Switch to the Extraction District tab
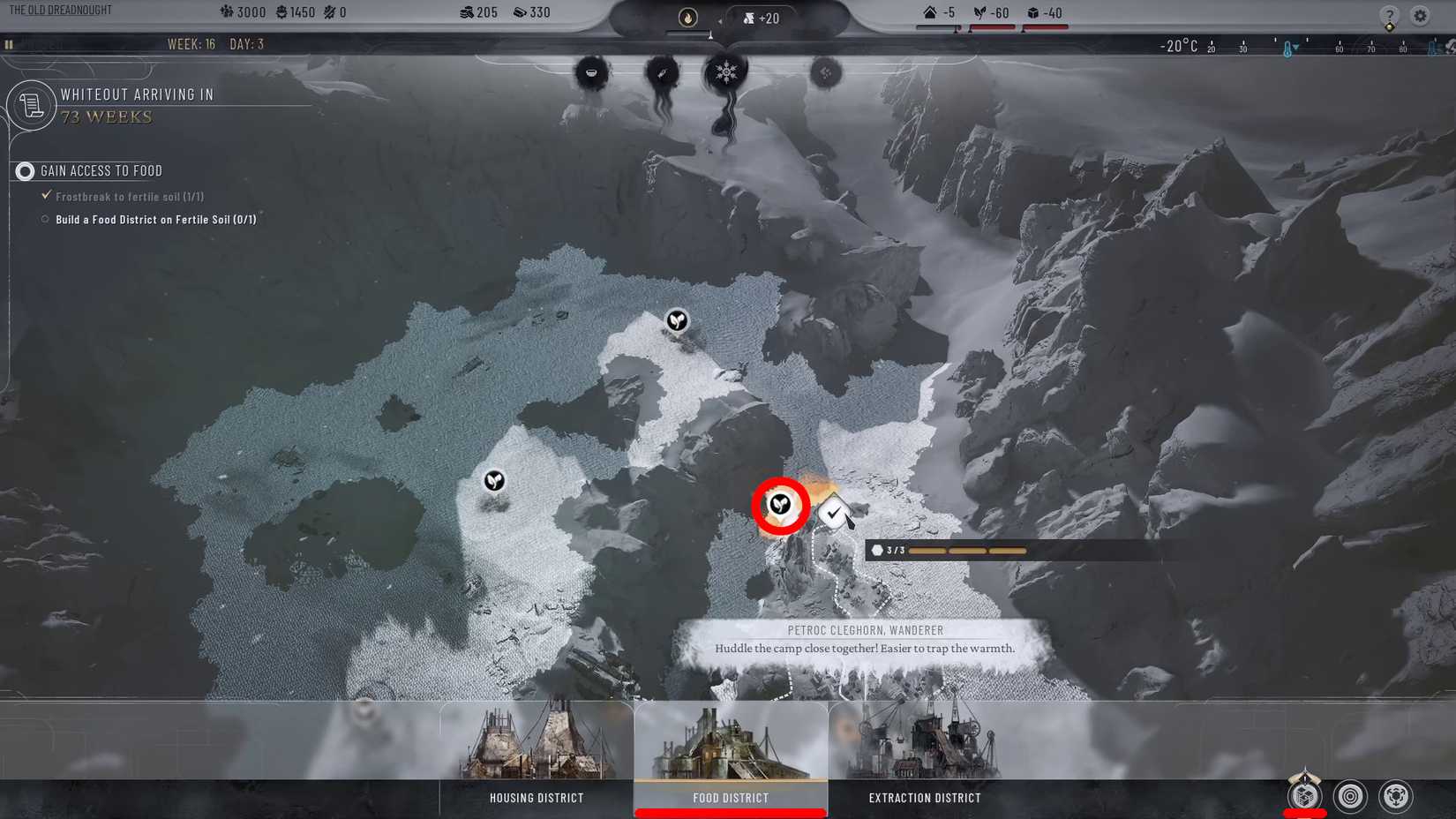This screenshot has height=819, width=1456. point(923,797)
